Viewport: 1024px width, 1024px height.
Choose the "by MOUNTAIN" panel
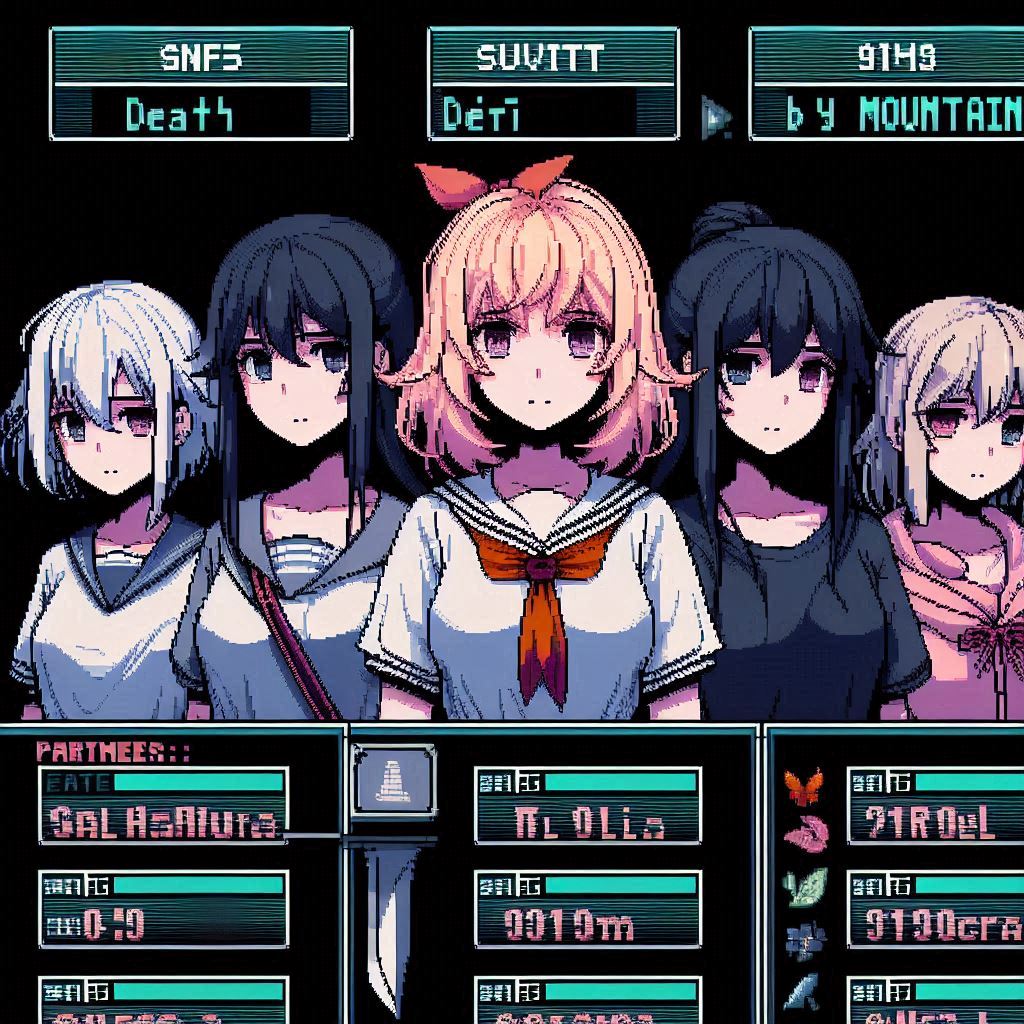pyautogui.click(x=886, y=84)
